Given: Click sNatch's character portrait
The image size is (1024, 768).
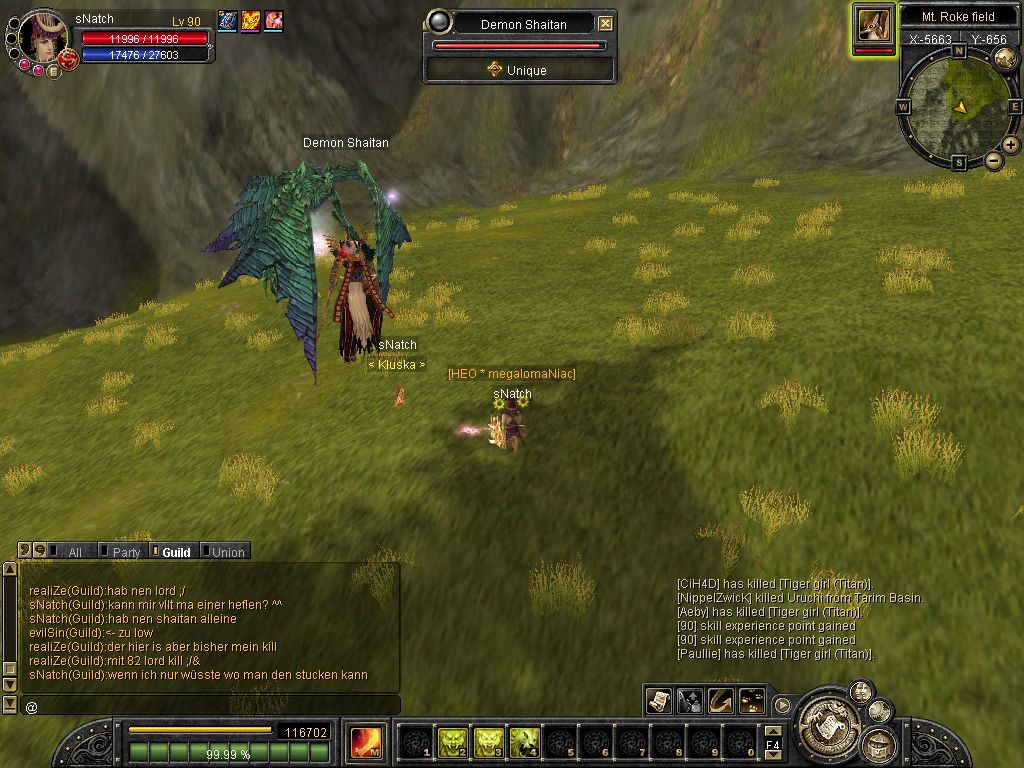Looking at the screenshot, I should pos(44,36).
